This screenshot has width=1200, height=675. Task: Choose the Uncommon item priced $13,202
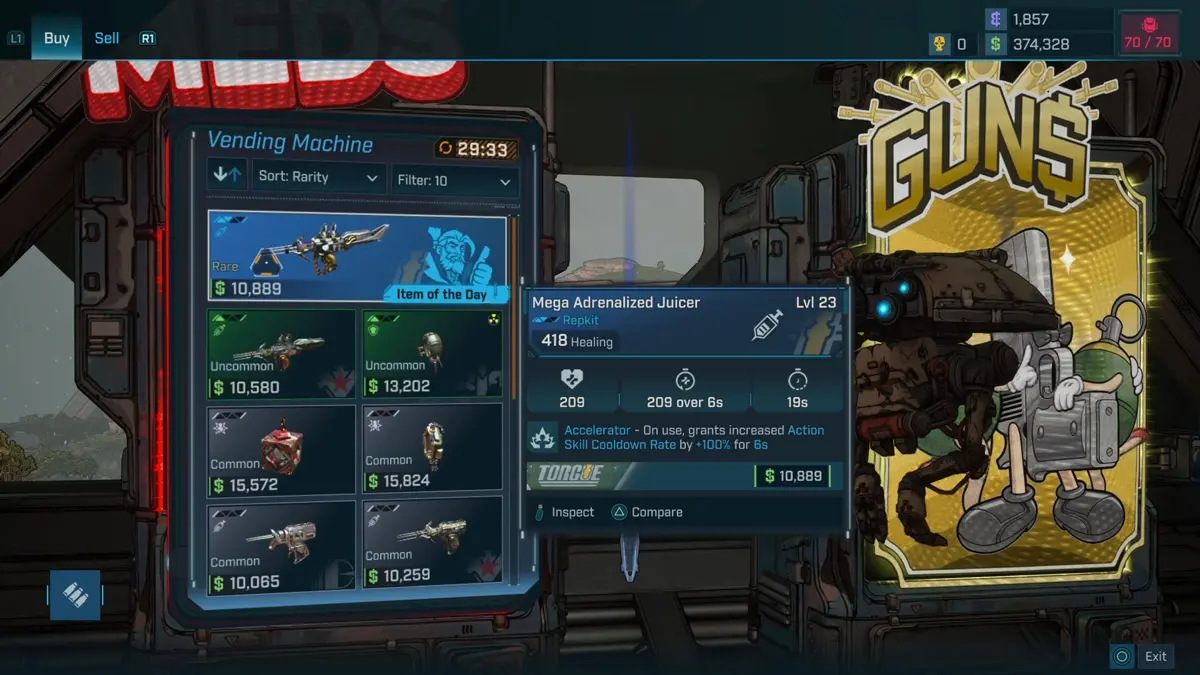[432, 353]
